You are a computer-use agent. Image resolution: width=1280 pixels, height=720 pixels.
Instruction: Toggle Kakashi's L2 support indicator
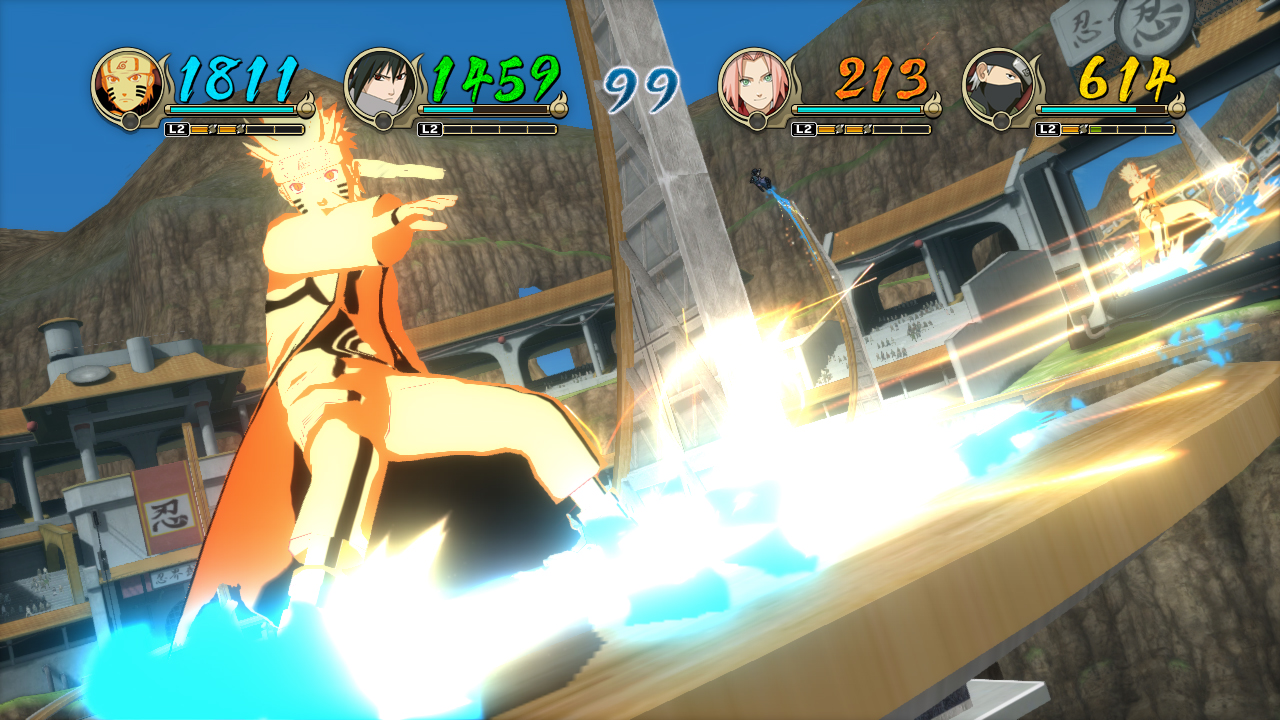[1047, 128]
